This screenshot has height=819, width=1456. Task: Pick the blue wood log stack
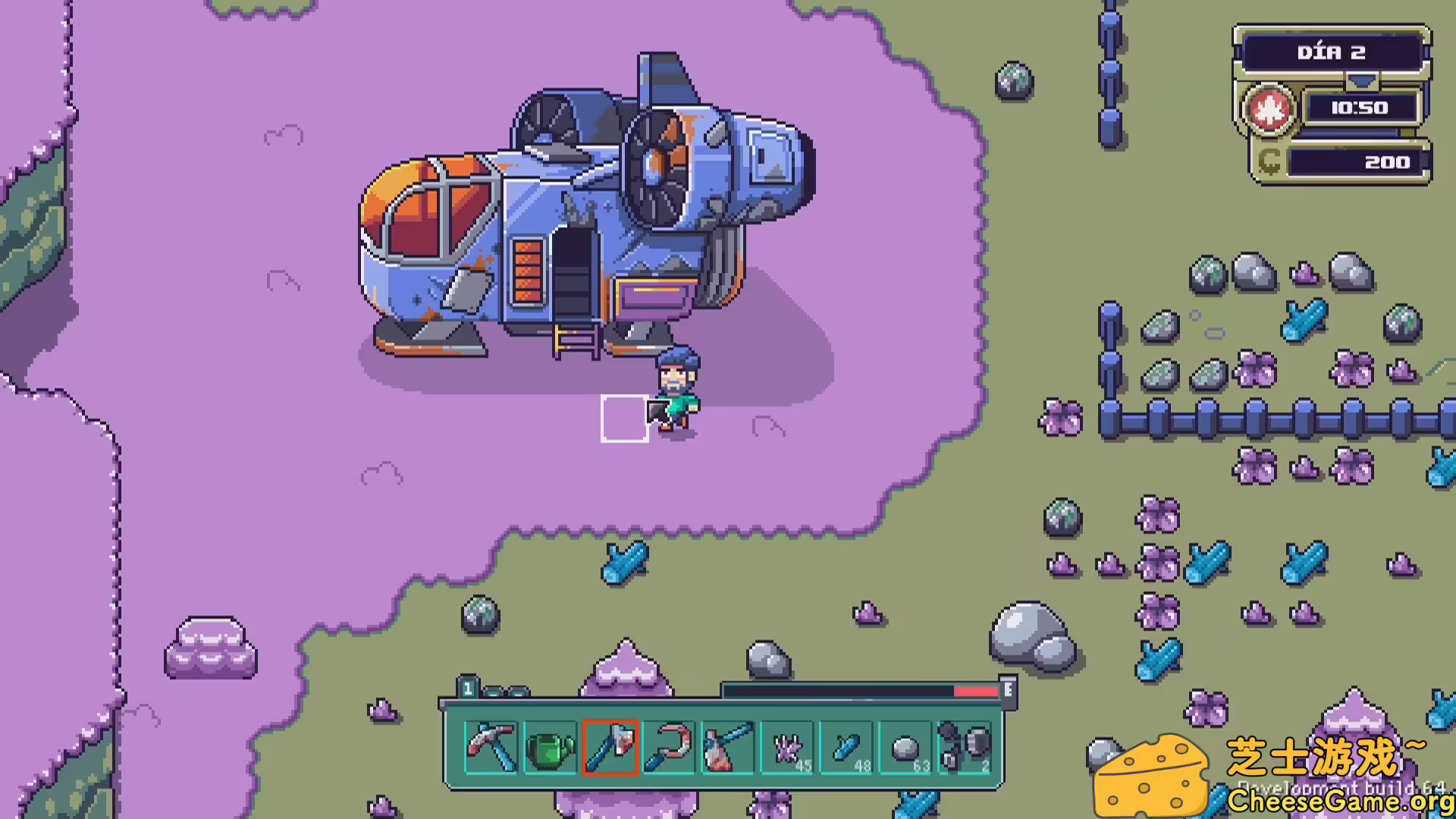pos(846,747)
